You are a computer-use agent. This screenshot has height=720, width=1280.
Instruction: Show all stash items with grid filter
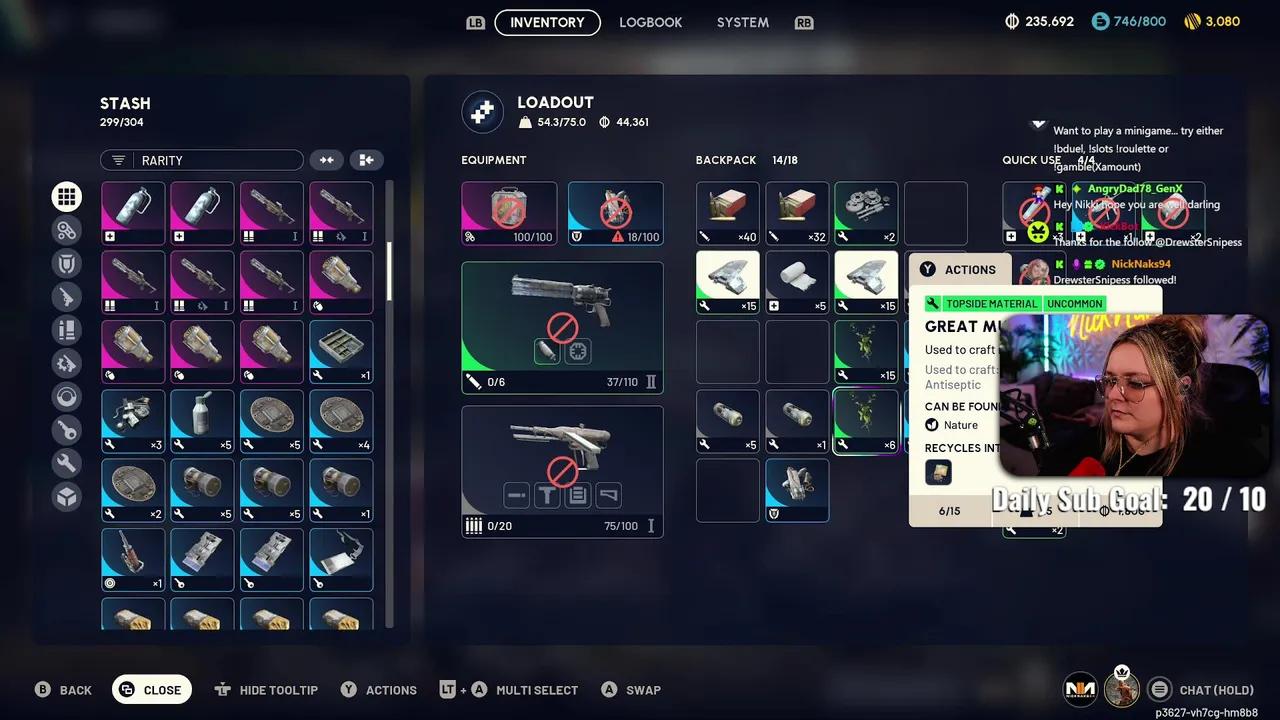67,197
